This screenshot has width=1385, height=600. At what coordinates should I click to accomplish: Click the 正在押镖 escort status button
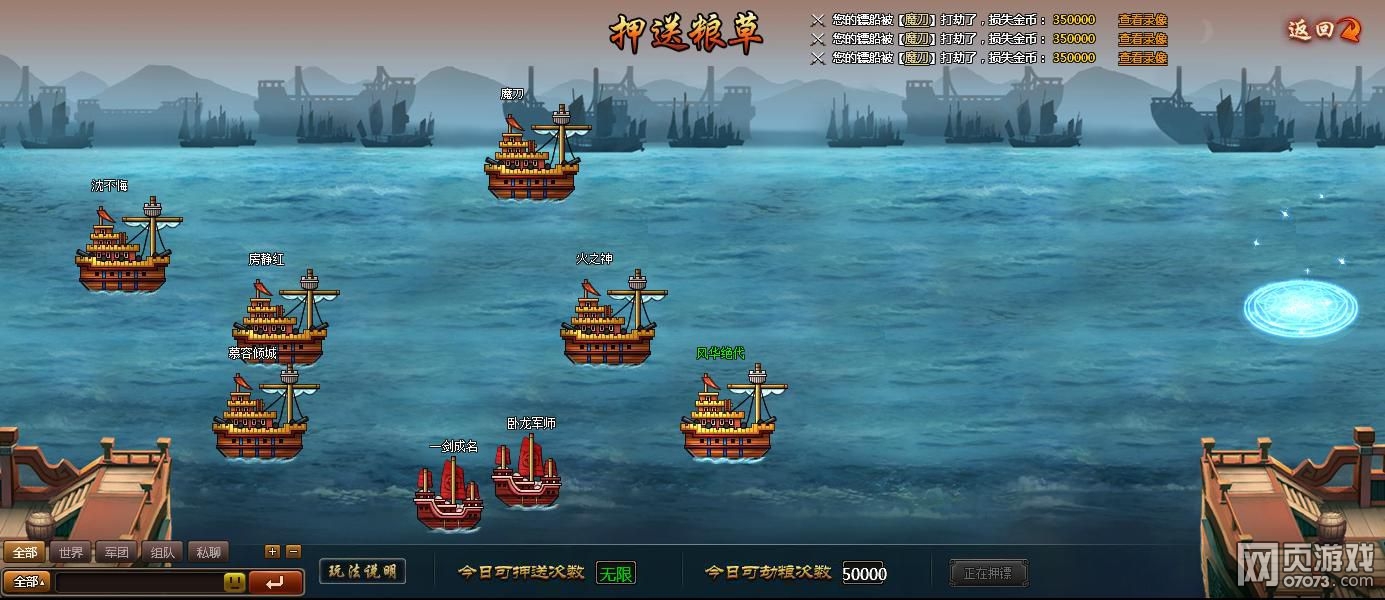(x=987, y=573)
